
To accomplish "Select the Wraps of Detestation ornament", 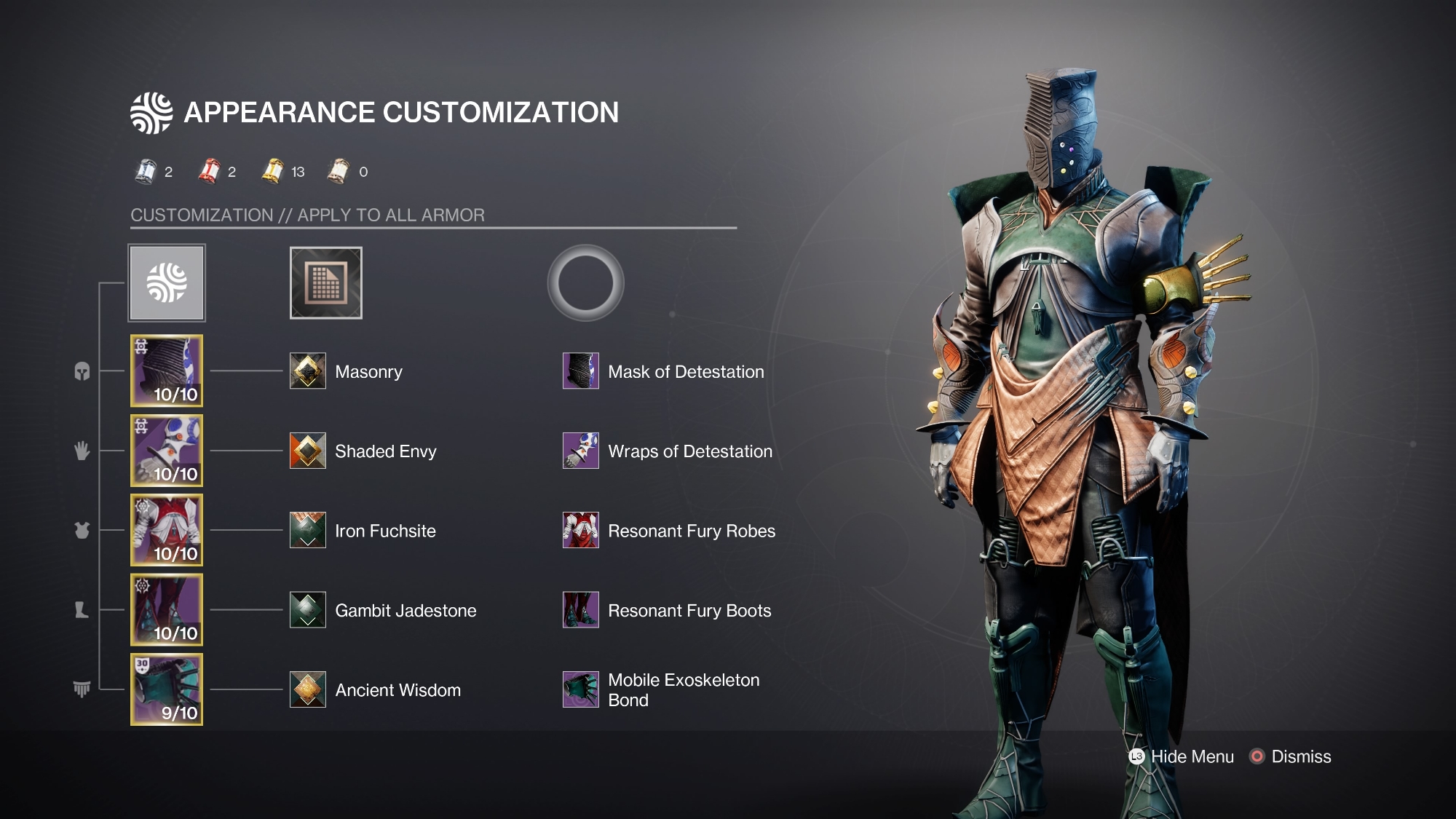I will point(581,451).
